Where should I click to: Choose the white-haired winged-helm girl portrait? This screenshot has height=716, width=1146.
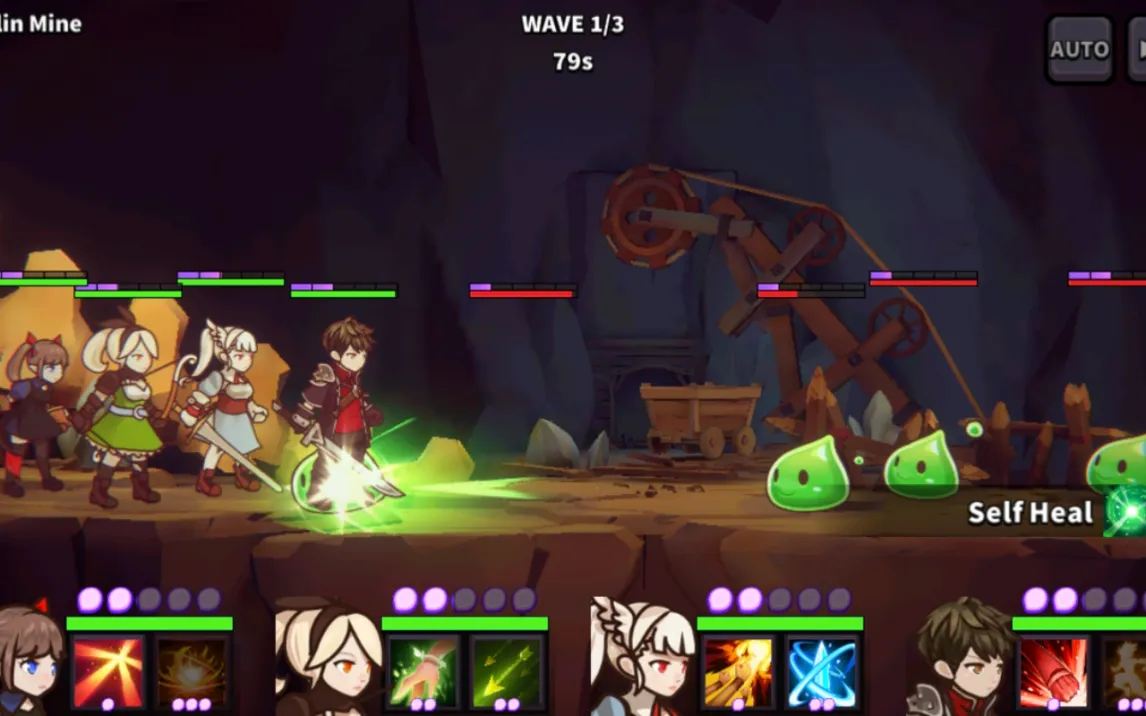(642, 658)
